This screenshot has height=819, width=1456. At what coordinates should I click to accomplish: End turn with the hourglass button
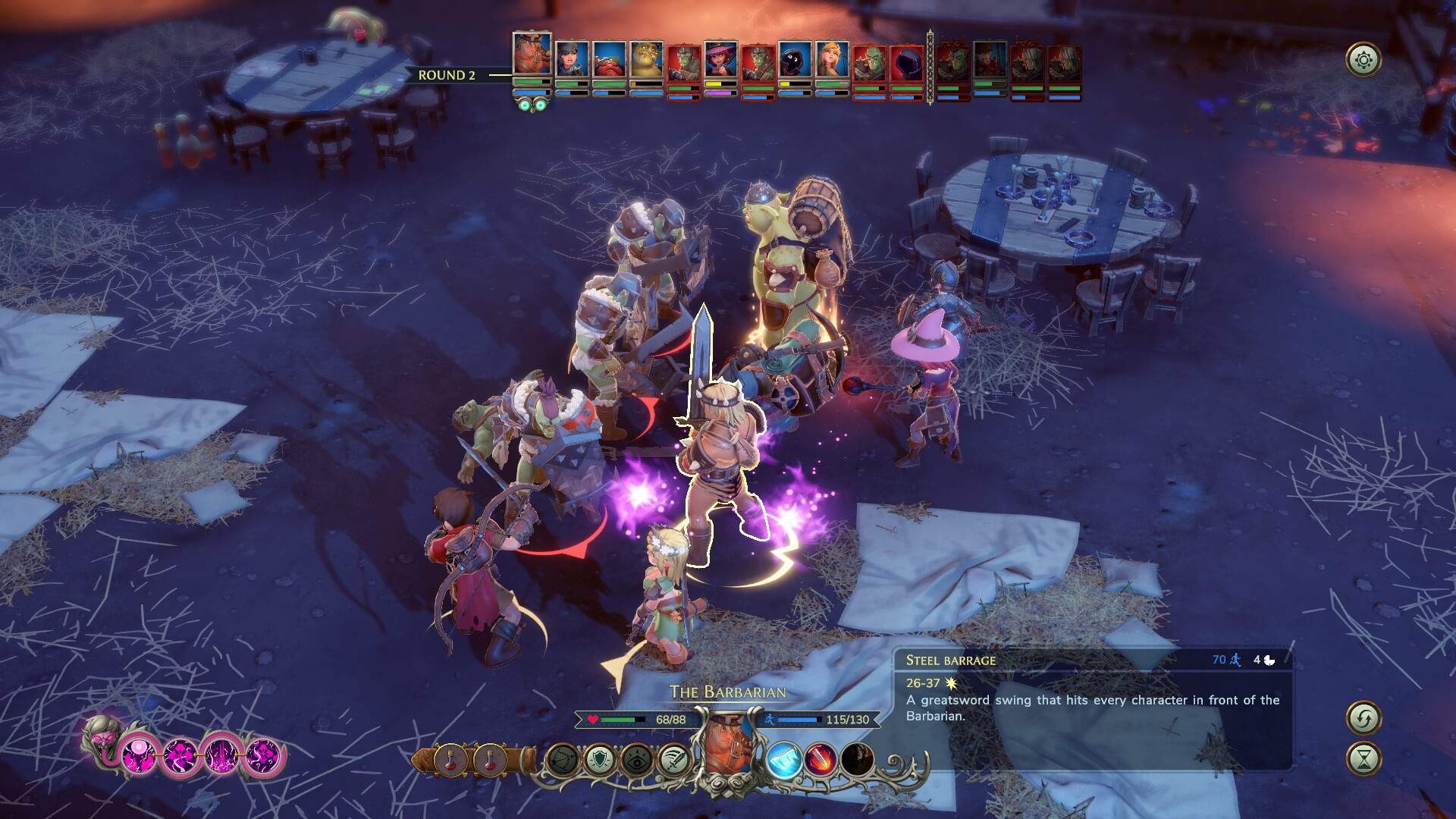pyautogui.click(x=1363, y=758)
